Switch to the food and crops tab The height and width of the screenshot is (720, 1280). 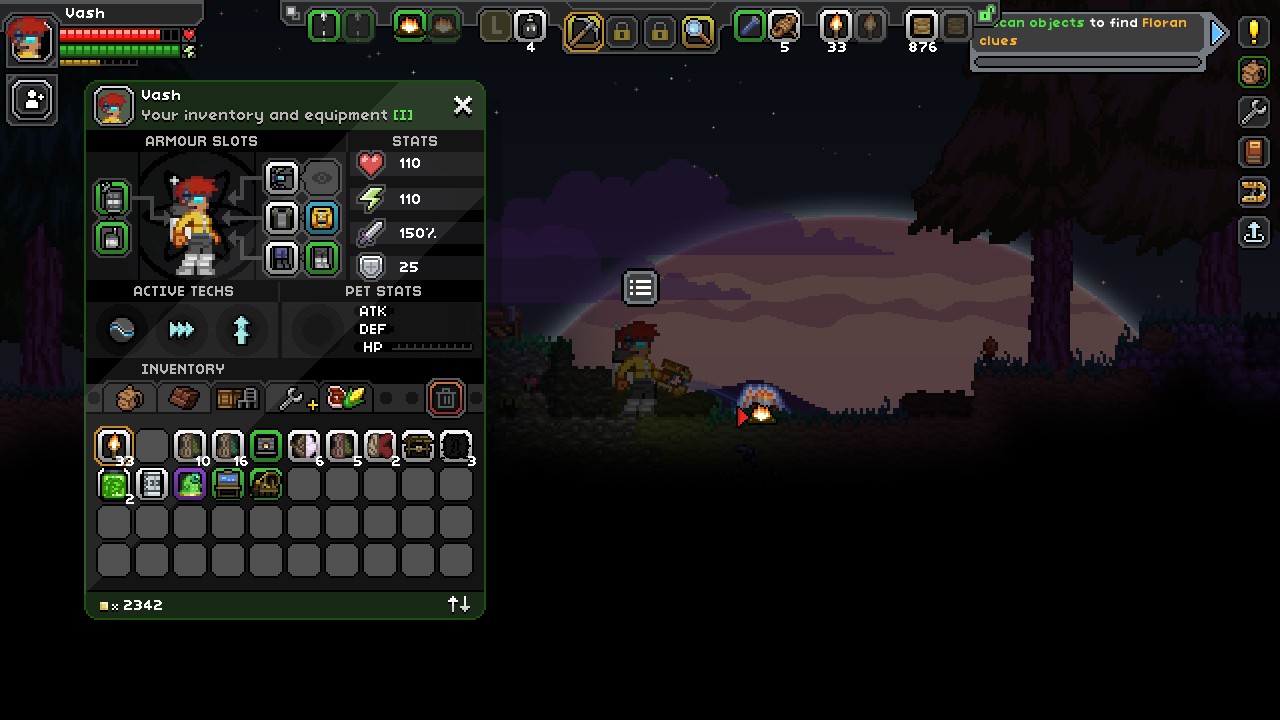tap(346, 398)
